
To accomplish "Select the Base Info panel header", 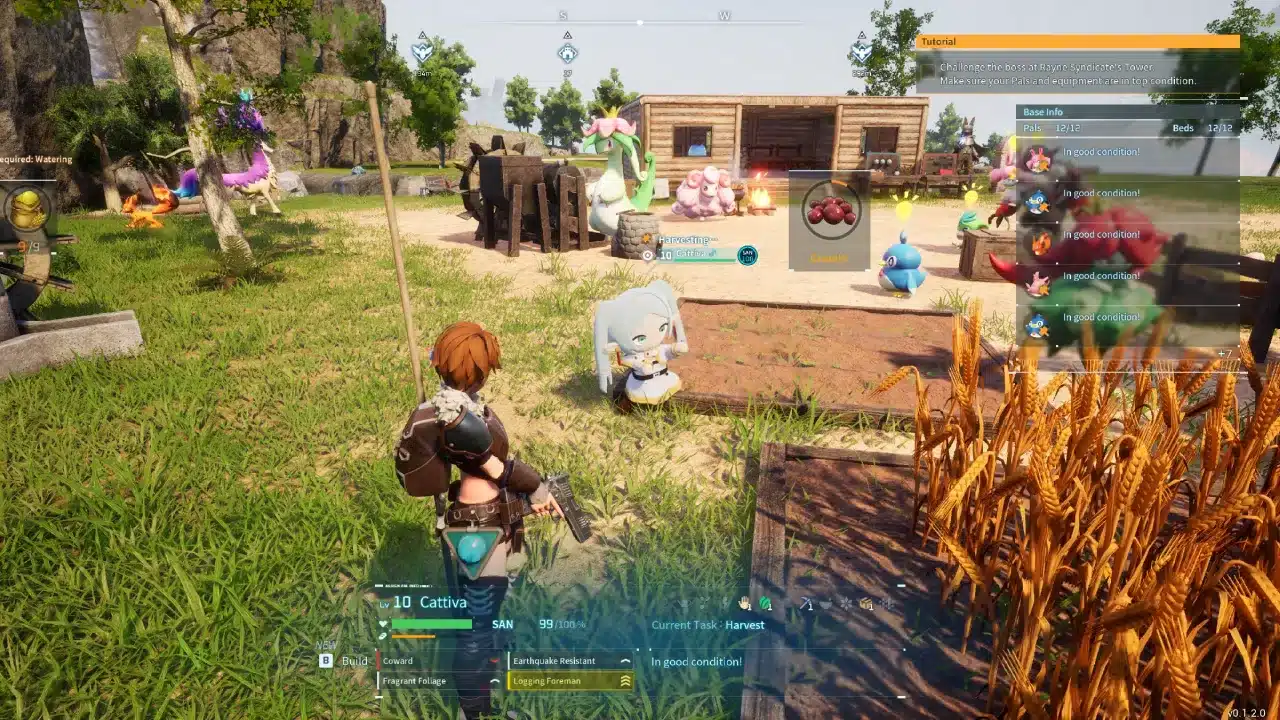I will pos(1045,112).
